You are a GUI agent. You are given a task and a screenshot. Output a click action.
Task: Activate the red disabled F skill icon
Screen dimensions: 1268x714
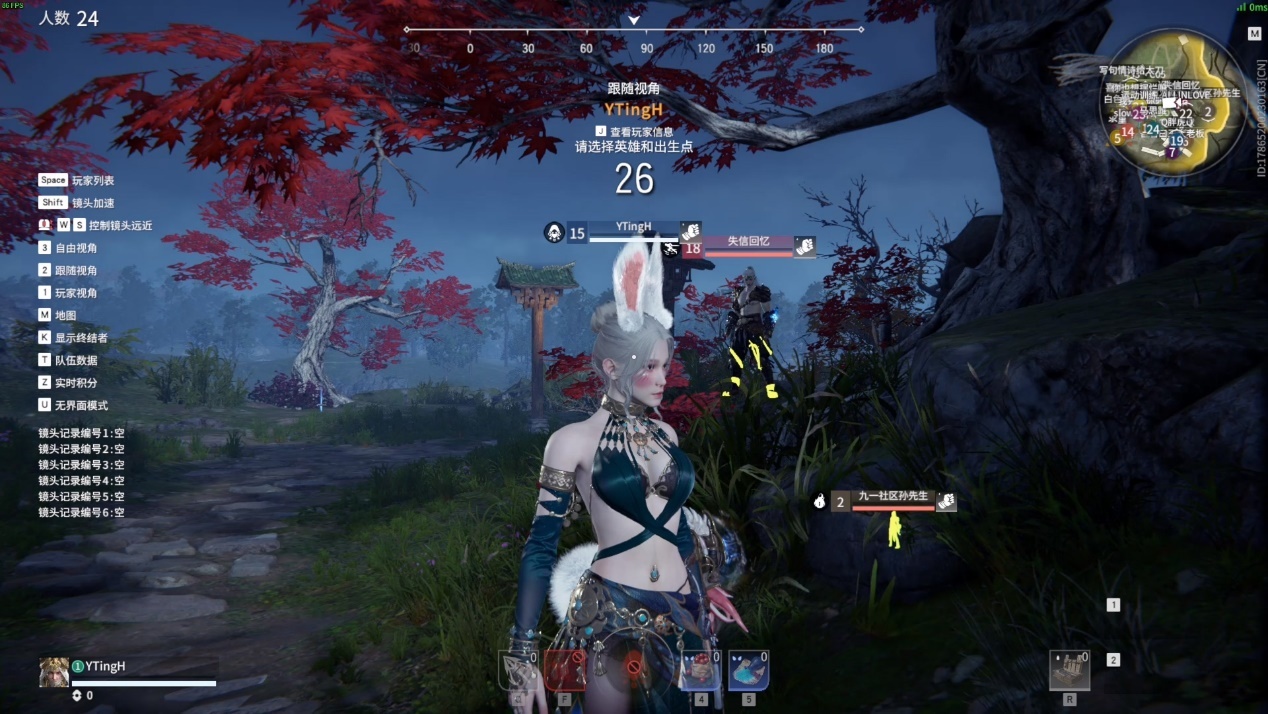pos(565,669)
